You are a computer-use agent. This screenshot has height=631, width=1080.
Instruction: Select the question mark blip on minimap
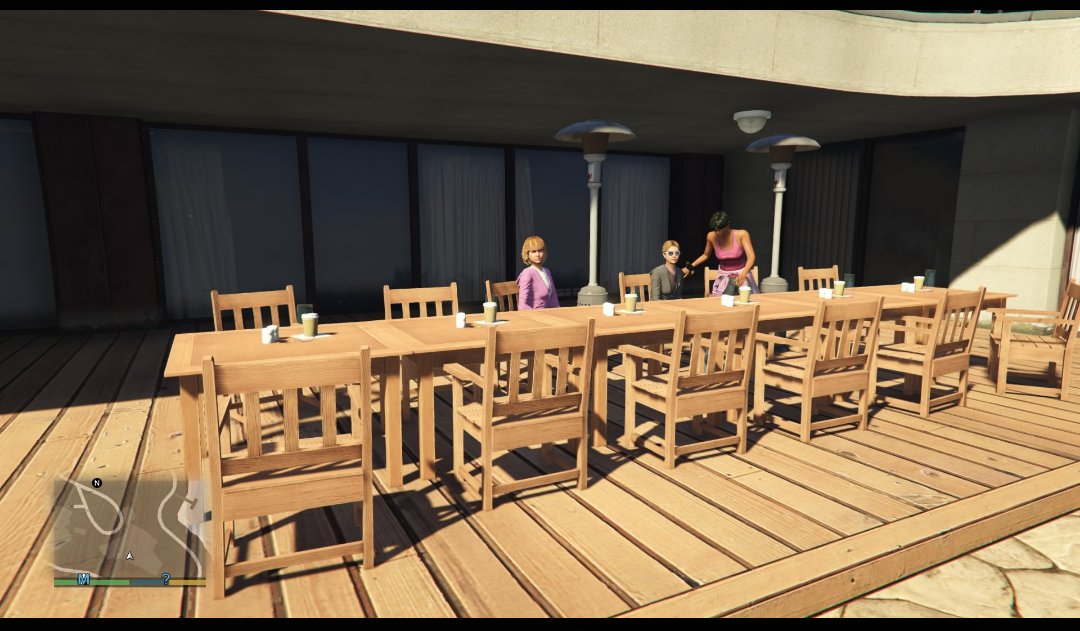click(x=166, y=579)
